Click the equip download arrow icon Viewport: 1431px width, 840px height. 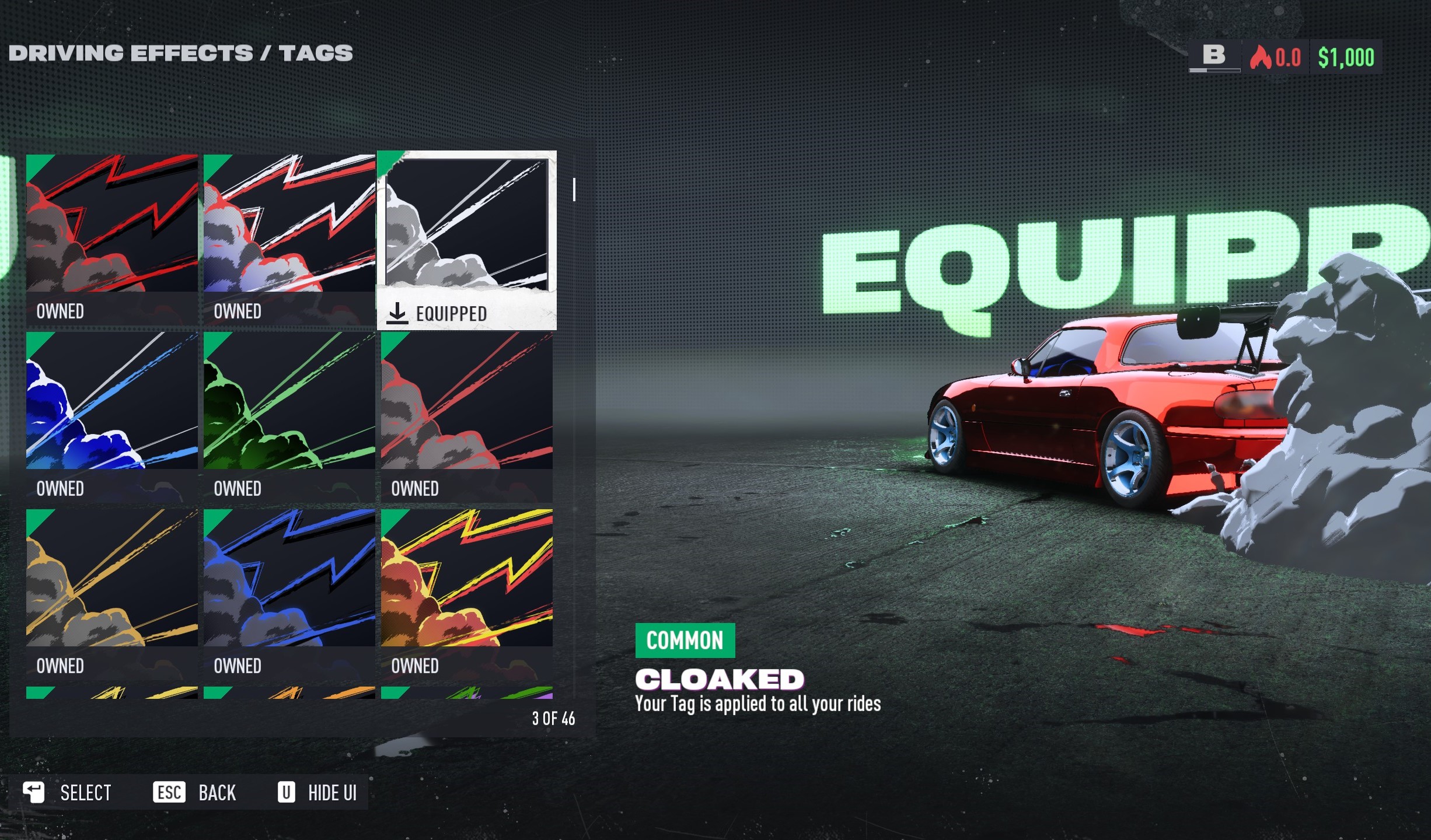(x=399, y=313)
